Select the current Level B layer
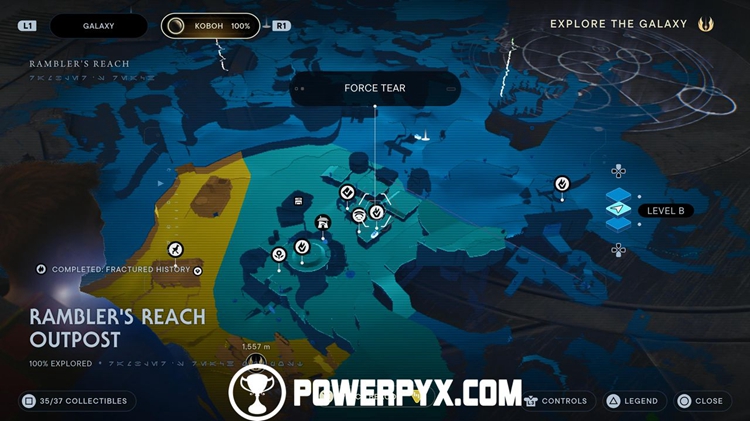The height and width of the screenshot is (421, 750). 620,210
